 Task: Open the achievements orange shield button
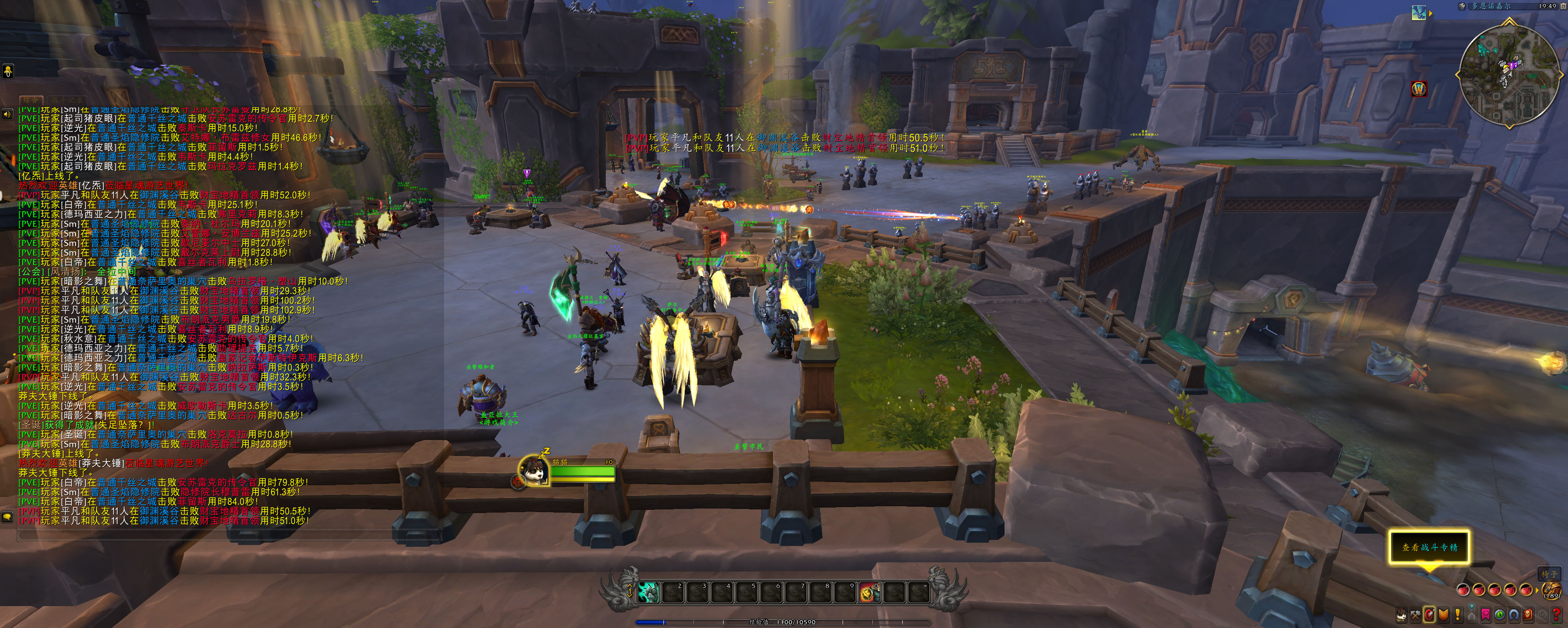[x=1443, y=615]
